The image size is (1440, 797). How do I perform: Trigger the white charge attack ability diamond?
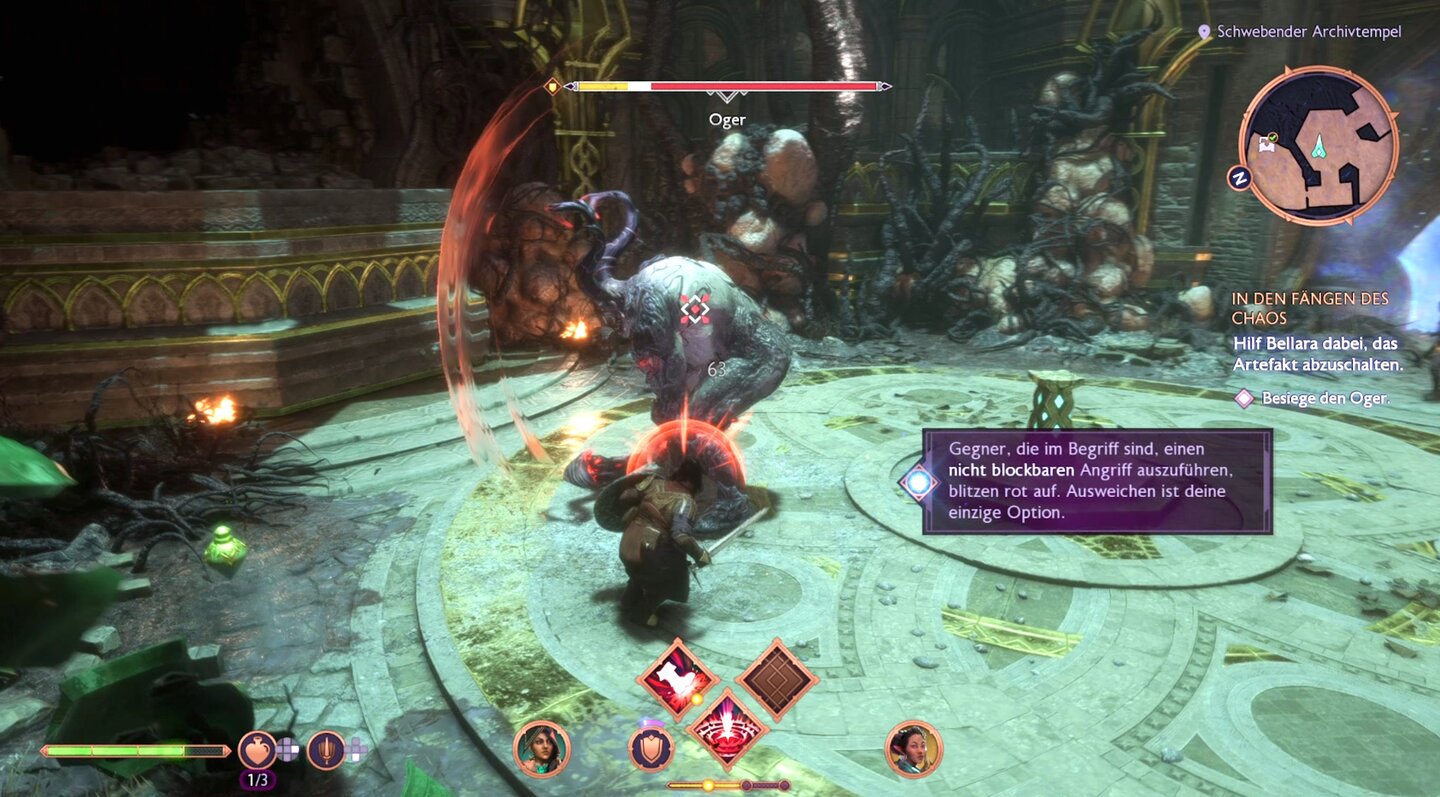click(677, 681)
